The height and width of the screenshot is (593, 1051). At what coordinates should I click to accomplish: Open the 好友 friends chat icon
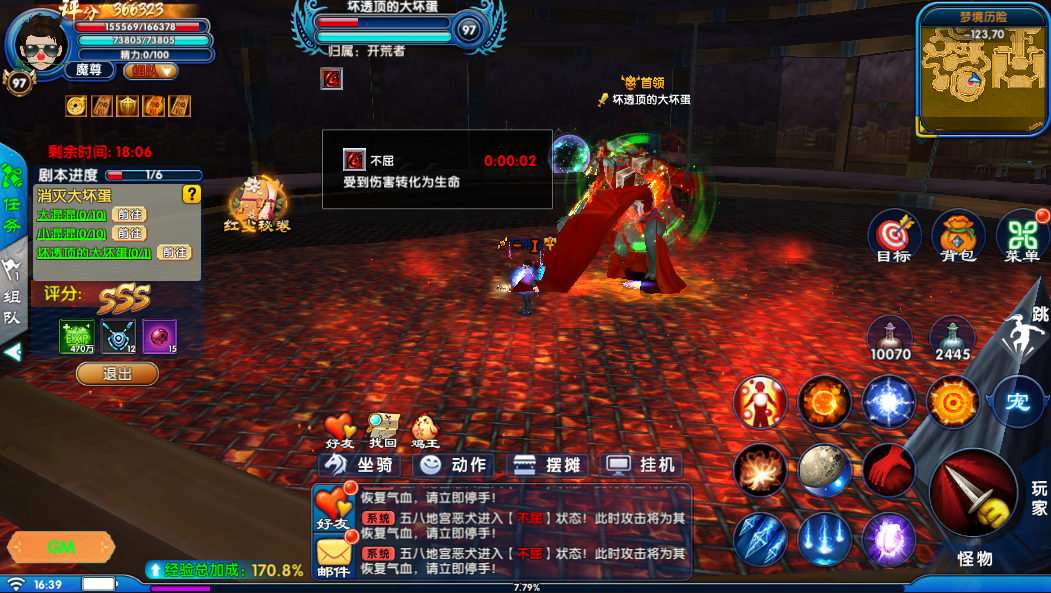tap(332, 507)
